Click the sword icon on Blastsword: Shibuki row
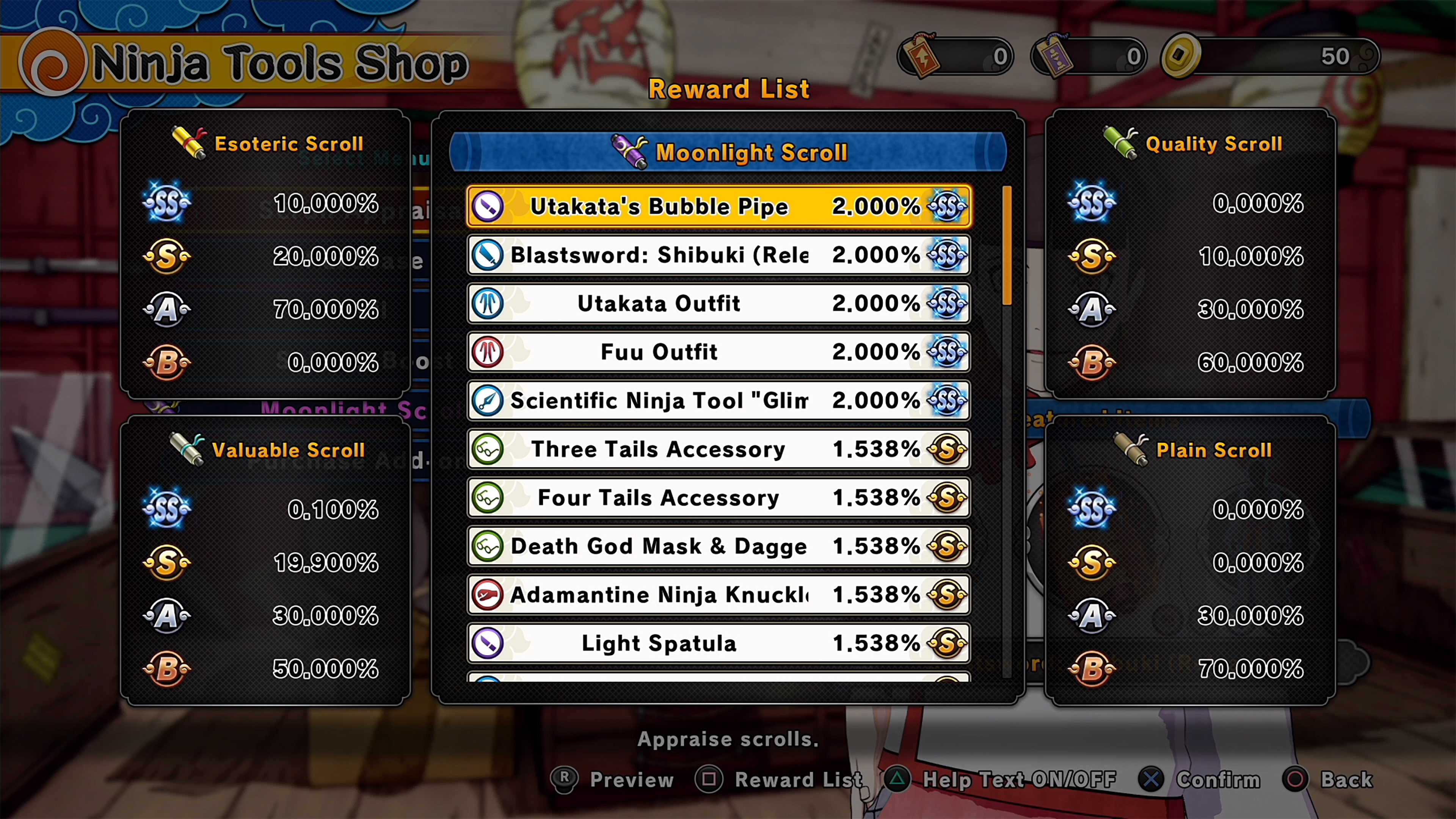Viewport: 1456px width, 819px height. [x=488, y=255]
